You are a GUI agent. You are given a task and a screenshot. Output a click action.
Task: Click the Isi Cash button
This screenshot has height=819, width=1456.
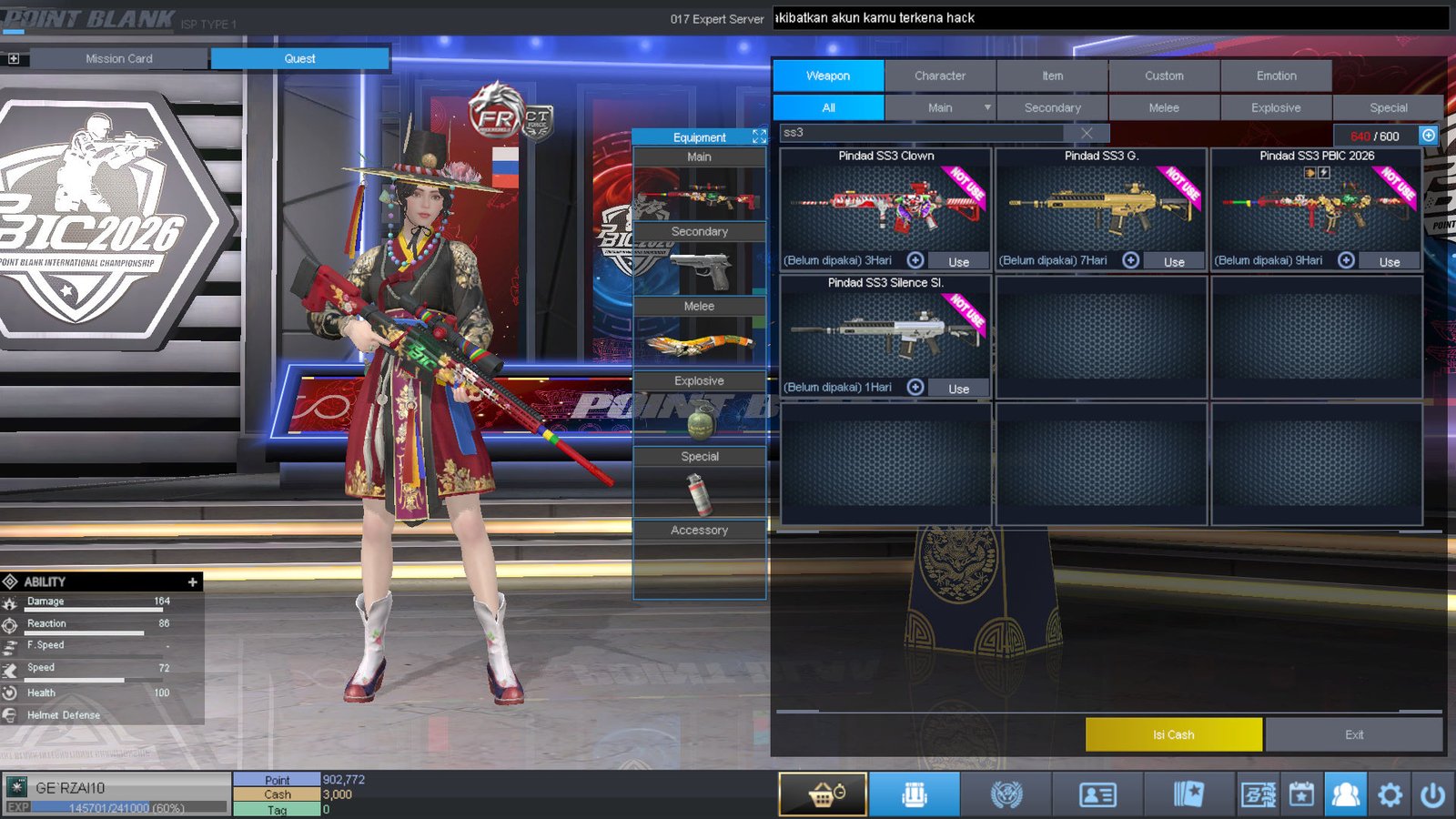pyautogui.click(x=1173, y=734)
